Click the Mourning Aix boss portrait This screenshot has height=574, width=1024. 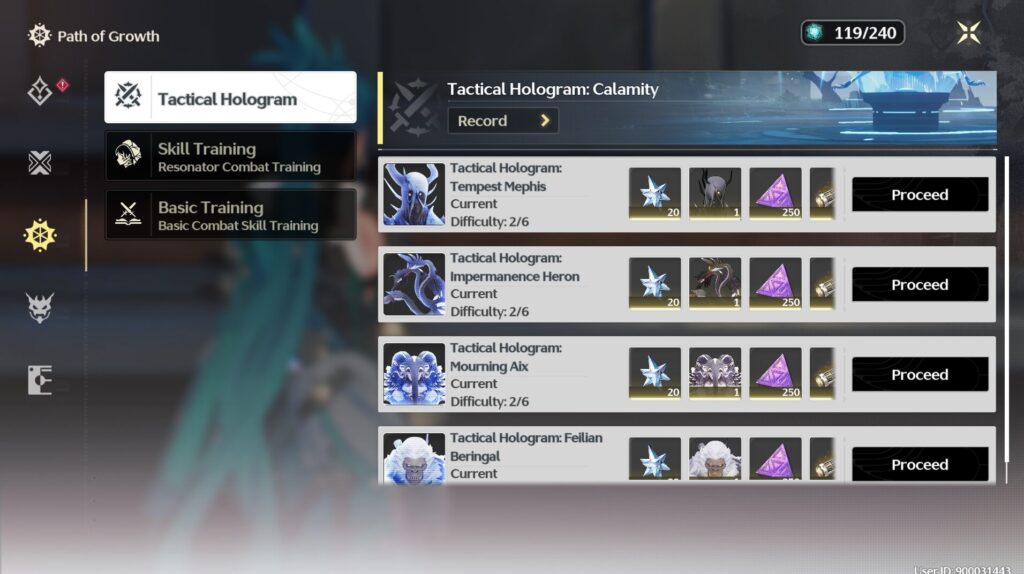[x=414, y=374]
